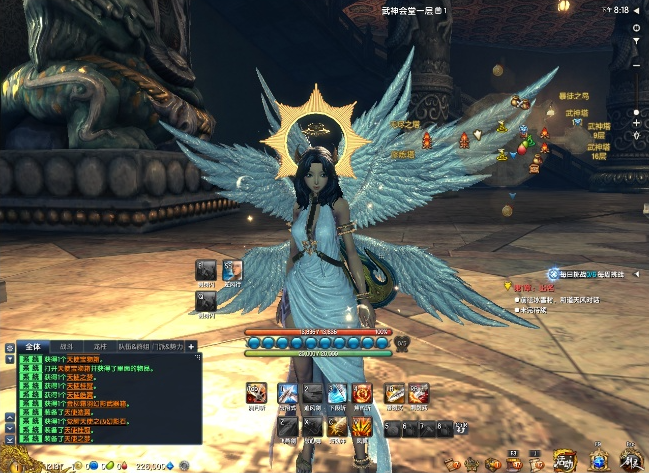Use the orange burst skill on lower row
The height and width of the screenshot is (473, 649).
[x=362, y=428]
